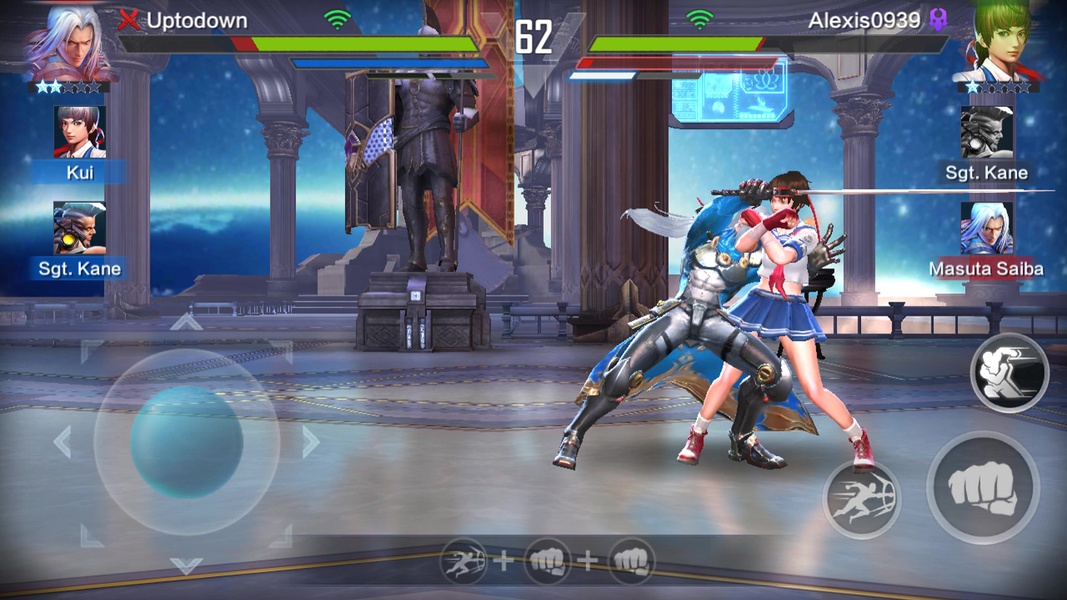Tap the joystick up arrow
Image resolution: width=1067 pixels, height=600 pixels.
point(186,322)
